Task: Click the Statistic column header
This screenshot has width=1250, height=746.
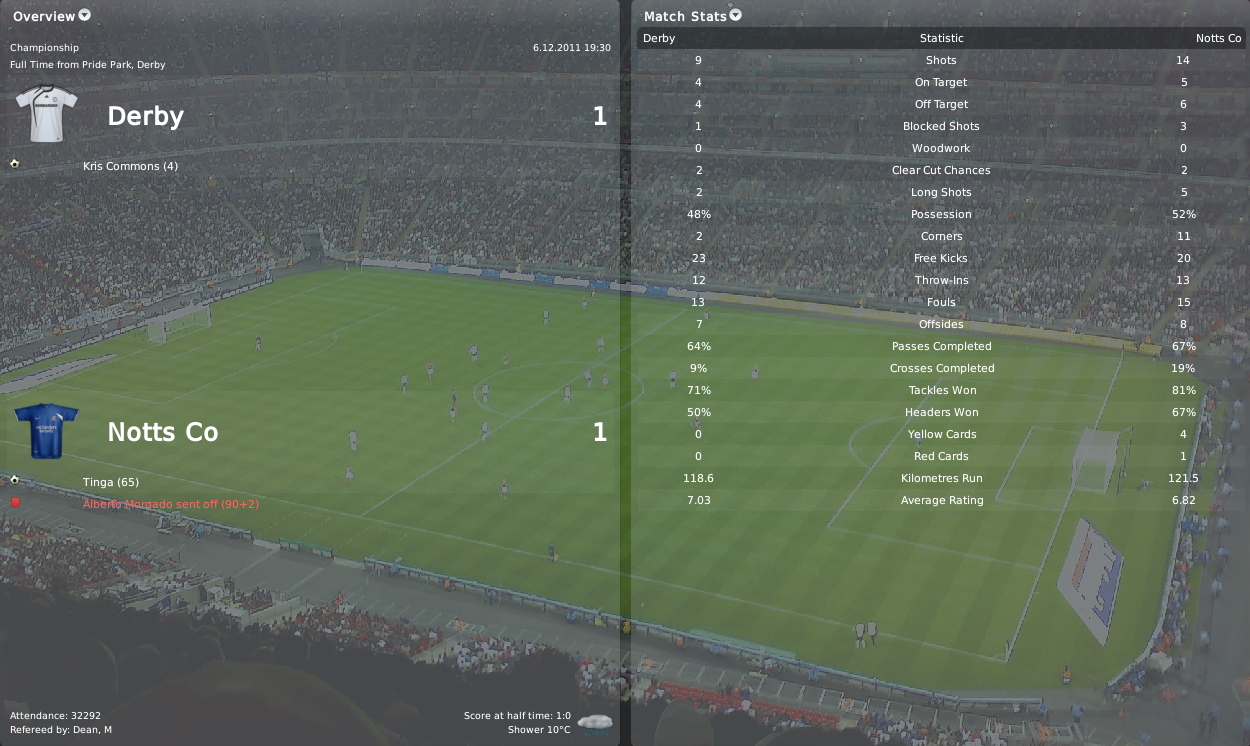Action: point(941,38)
